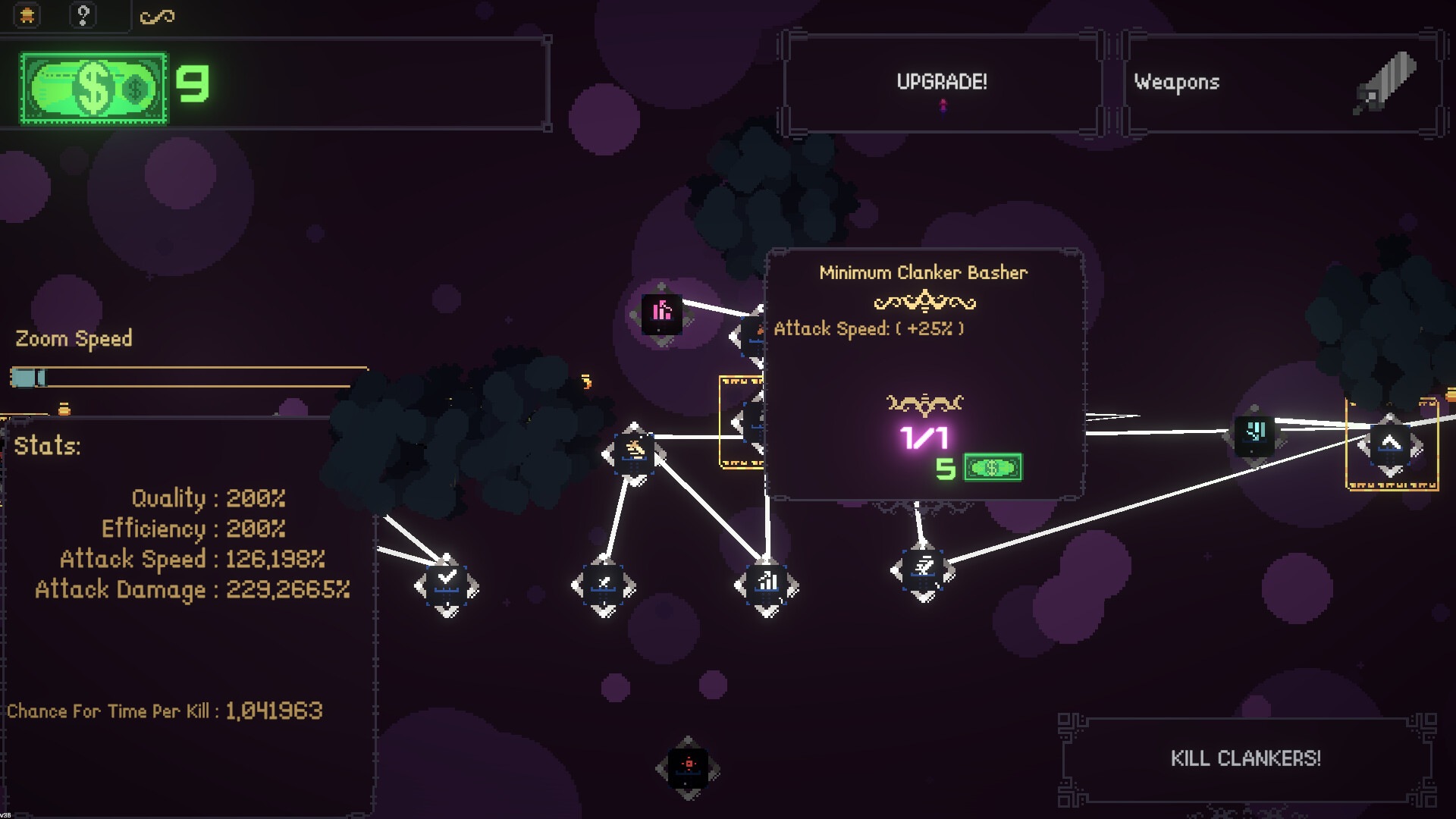Click the checkmark skill node
The image size is (1456, 819).
446,582
